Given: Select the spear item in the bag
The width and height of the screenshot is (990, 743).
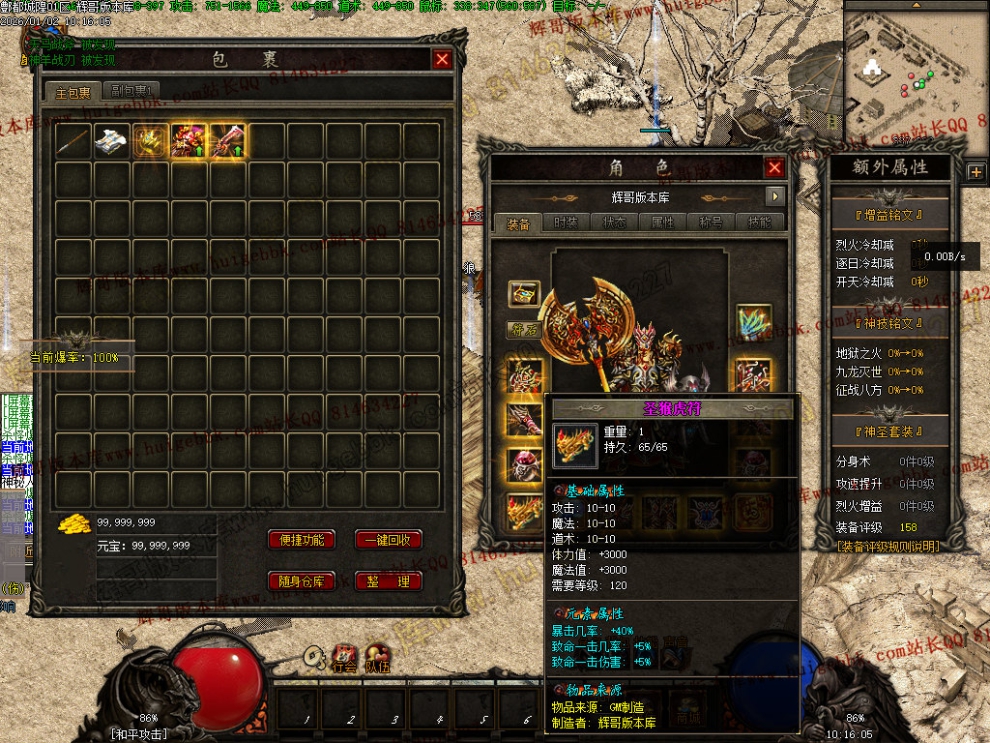Looking at the screenshot, I should click(73, 142).
